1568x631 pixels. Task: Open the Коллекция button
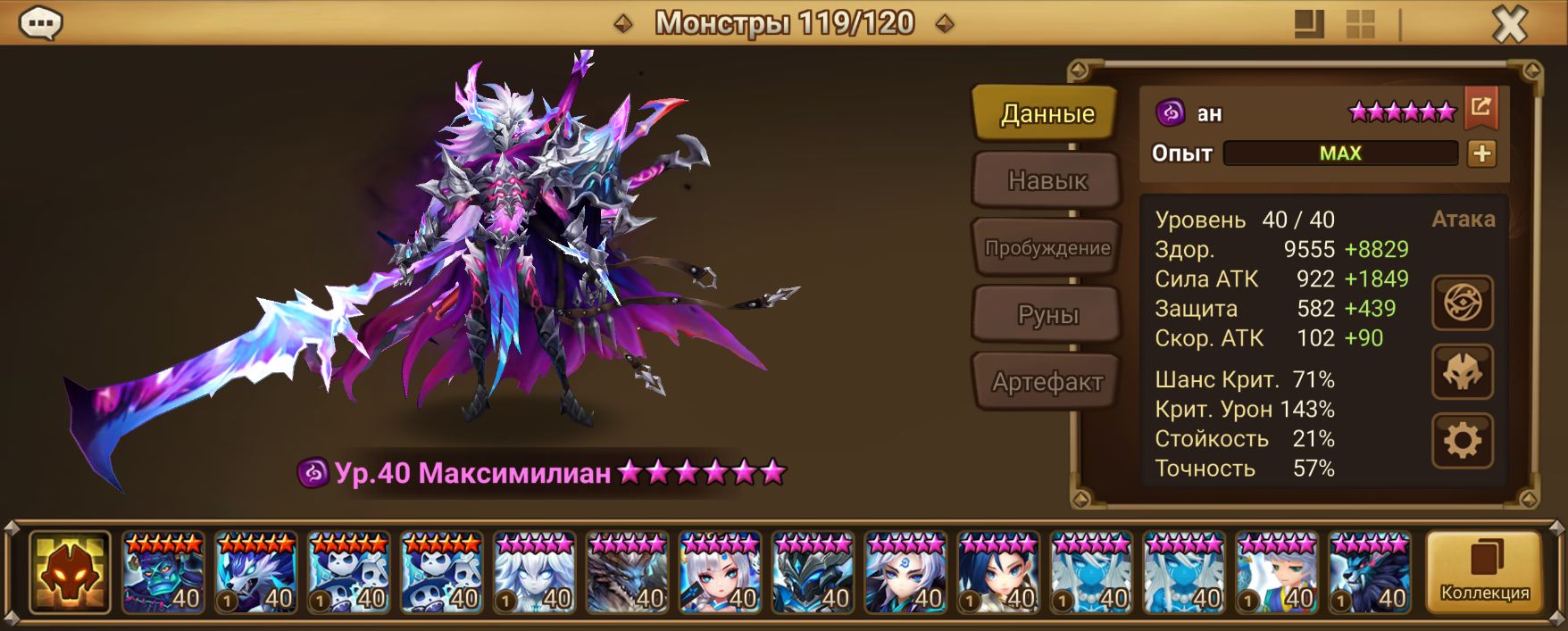tap(1484, 571)
